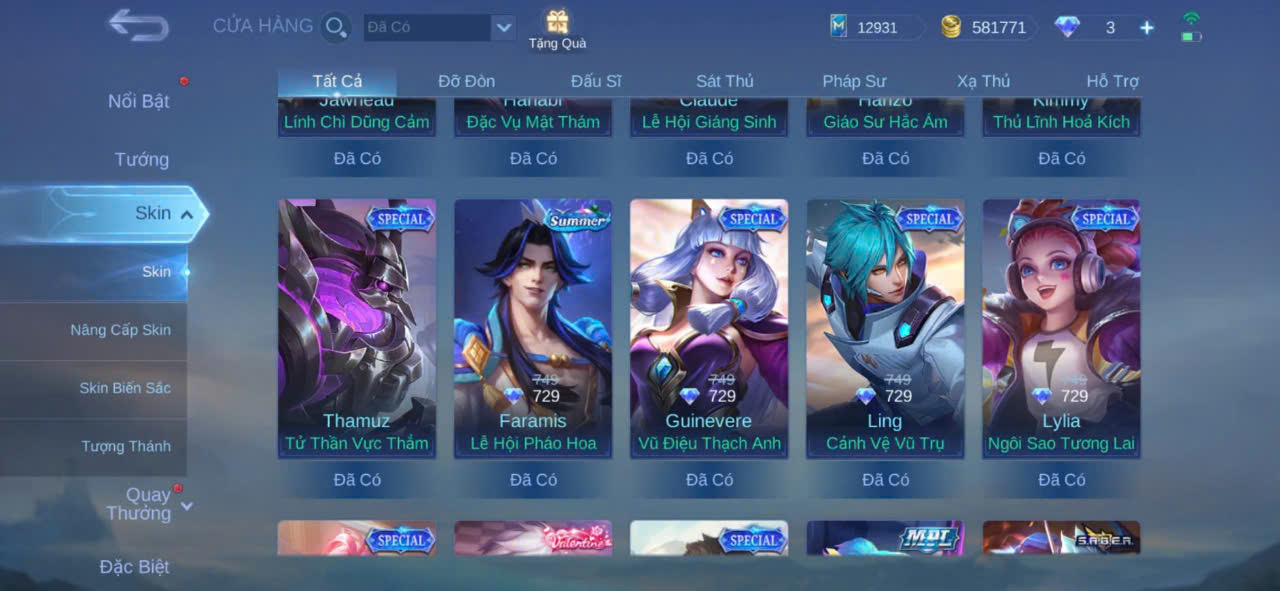The height and width of the screenshot is (591, 1280).
Task: Open the Tặng Quà gift button
Action: [557, 29]
